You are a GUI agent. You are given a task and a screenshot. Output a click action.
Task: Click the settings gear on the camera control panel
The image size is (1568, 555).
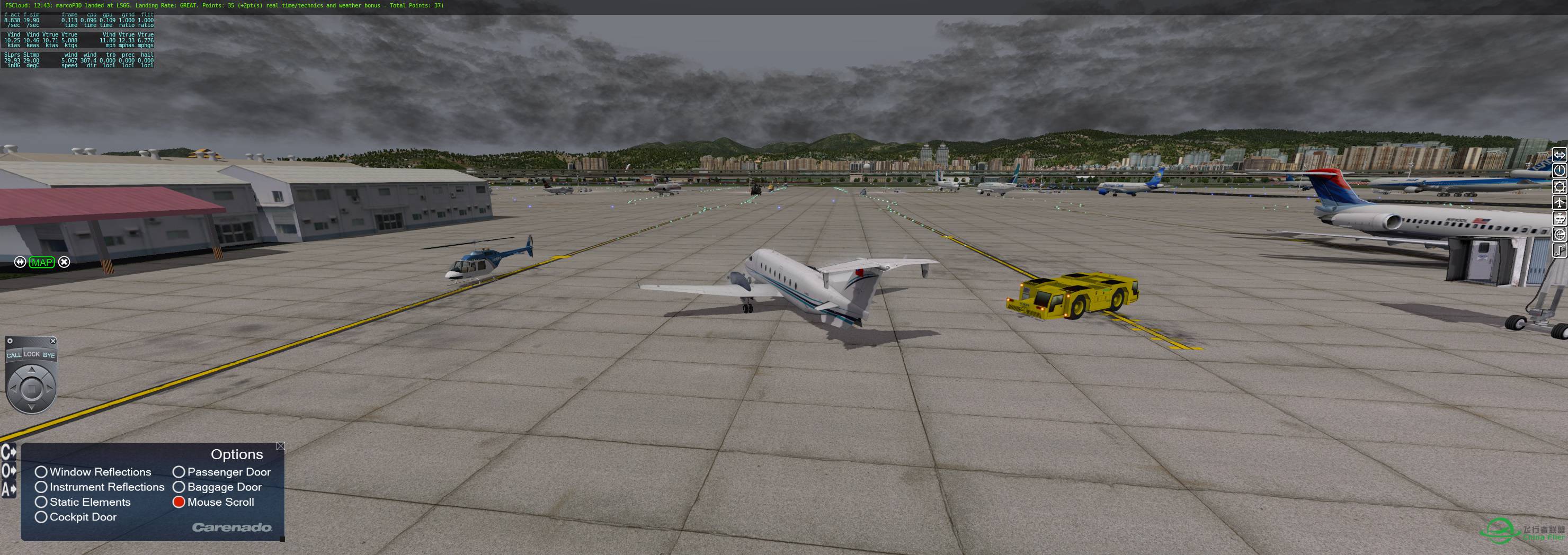10,340
